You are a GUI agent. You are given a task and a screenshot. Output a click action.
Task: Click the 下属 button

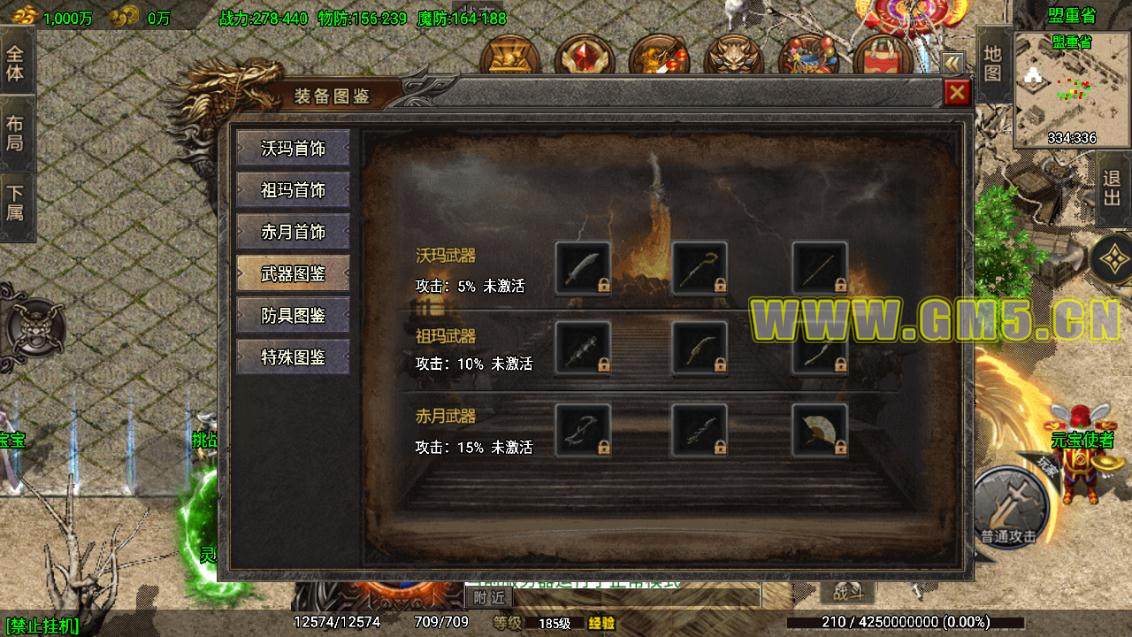(x=16, y=204)
